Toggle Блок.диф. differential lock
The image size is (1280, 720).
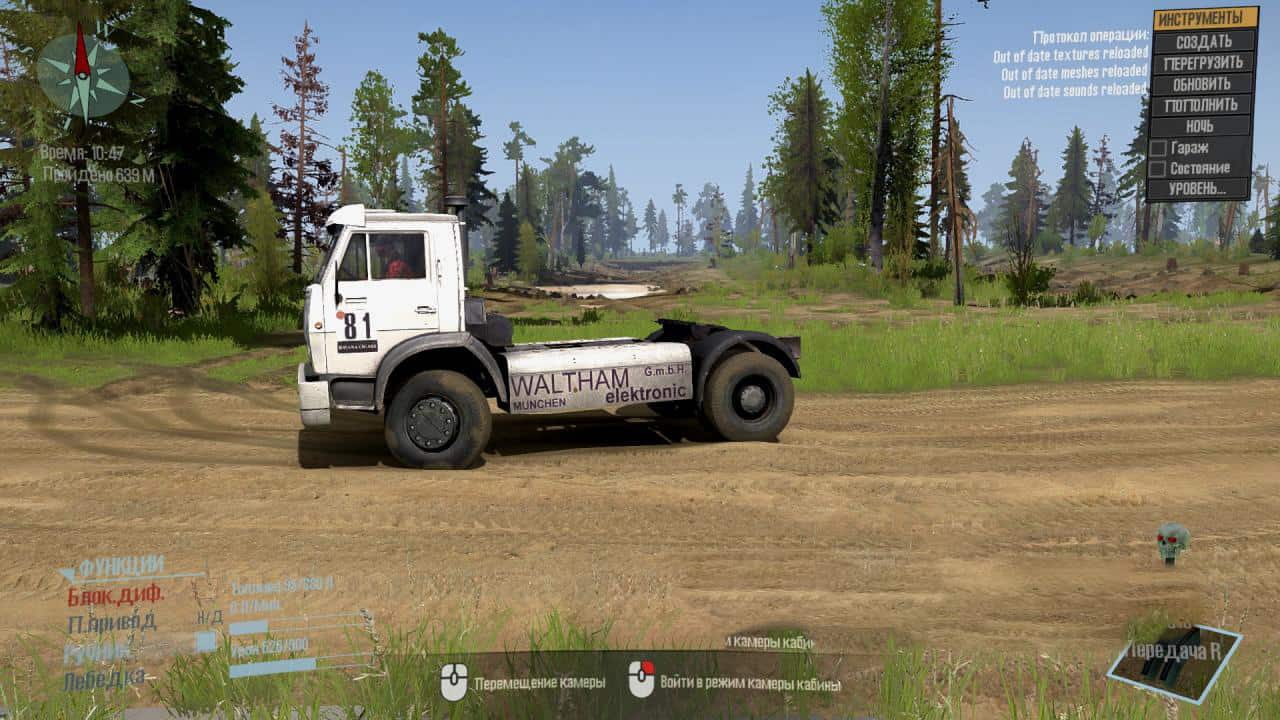(x=116, y=596)
